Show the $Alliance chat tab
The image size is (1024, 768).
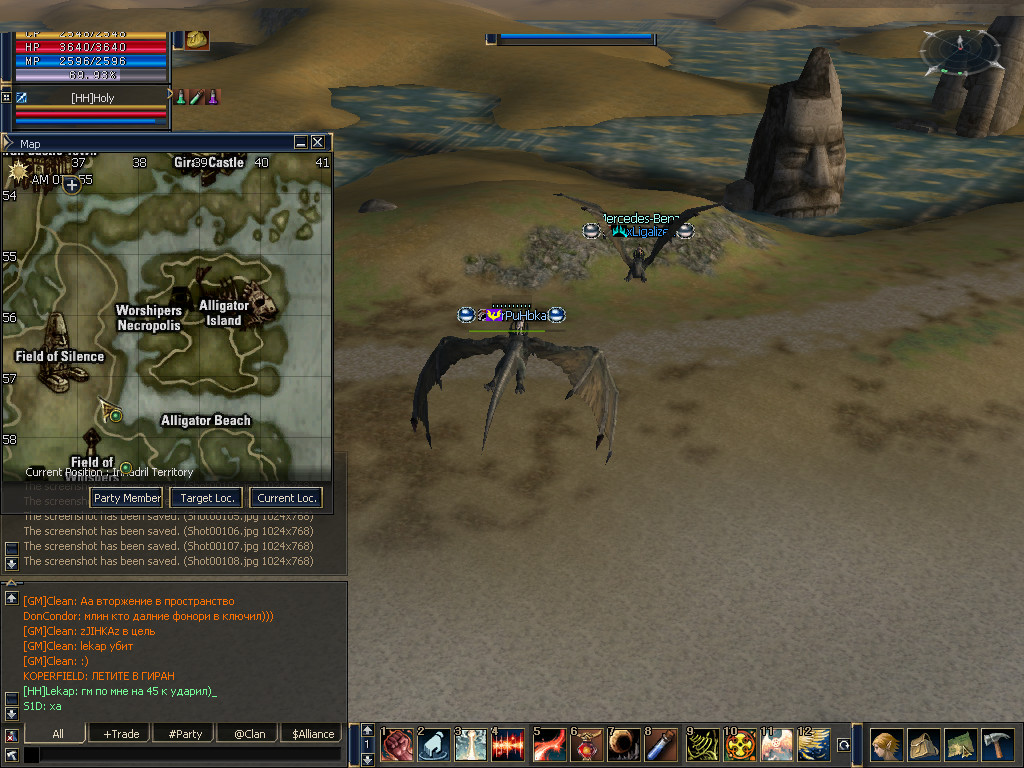click(x=313, y=734)
